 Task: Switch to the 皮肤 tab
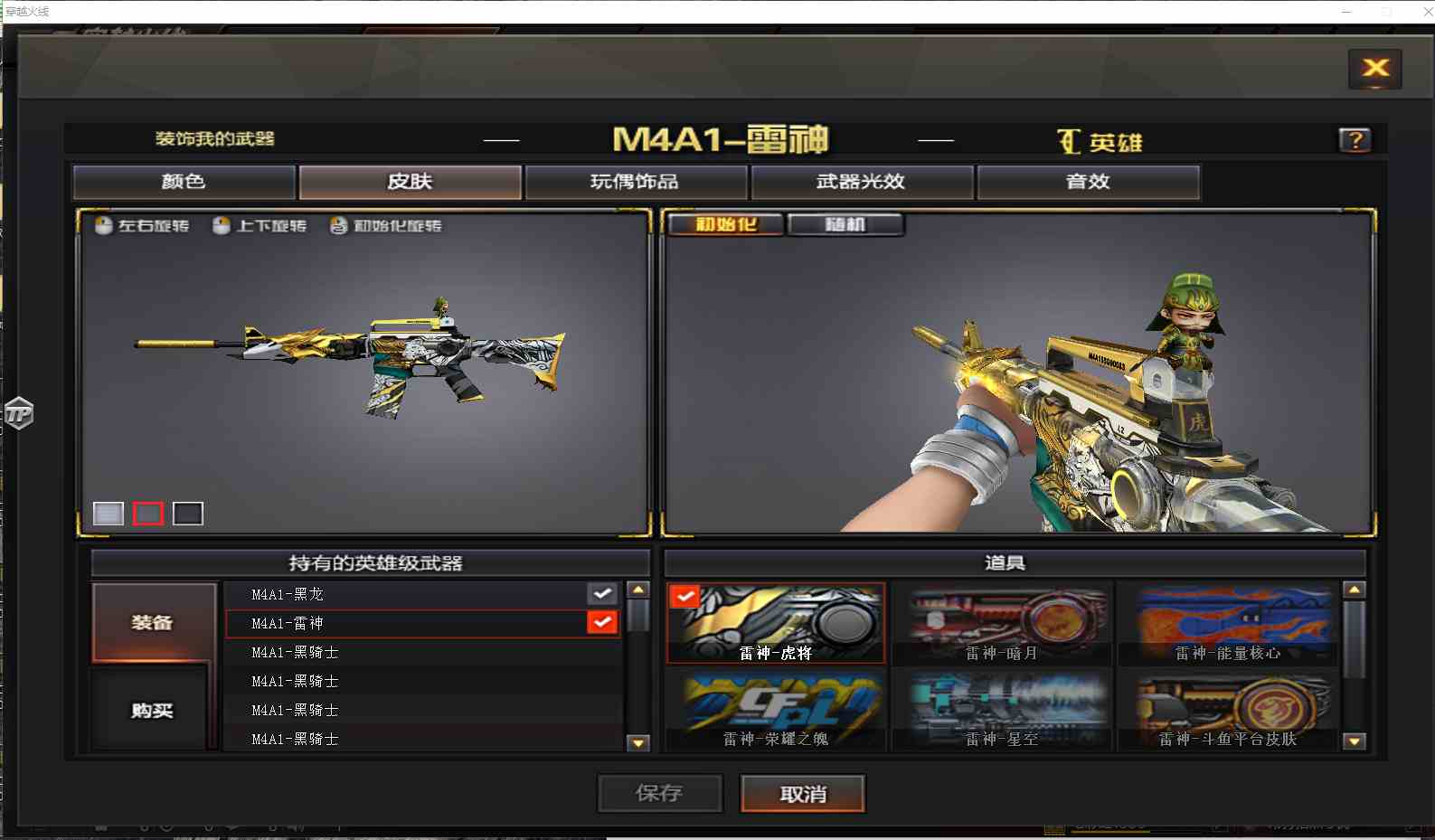click(x=410, y=182)
